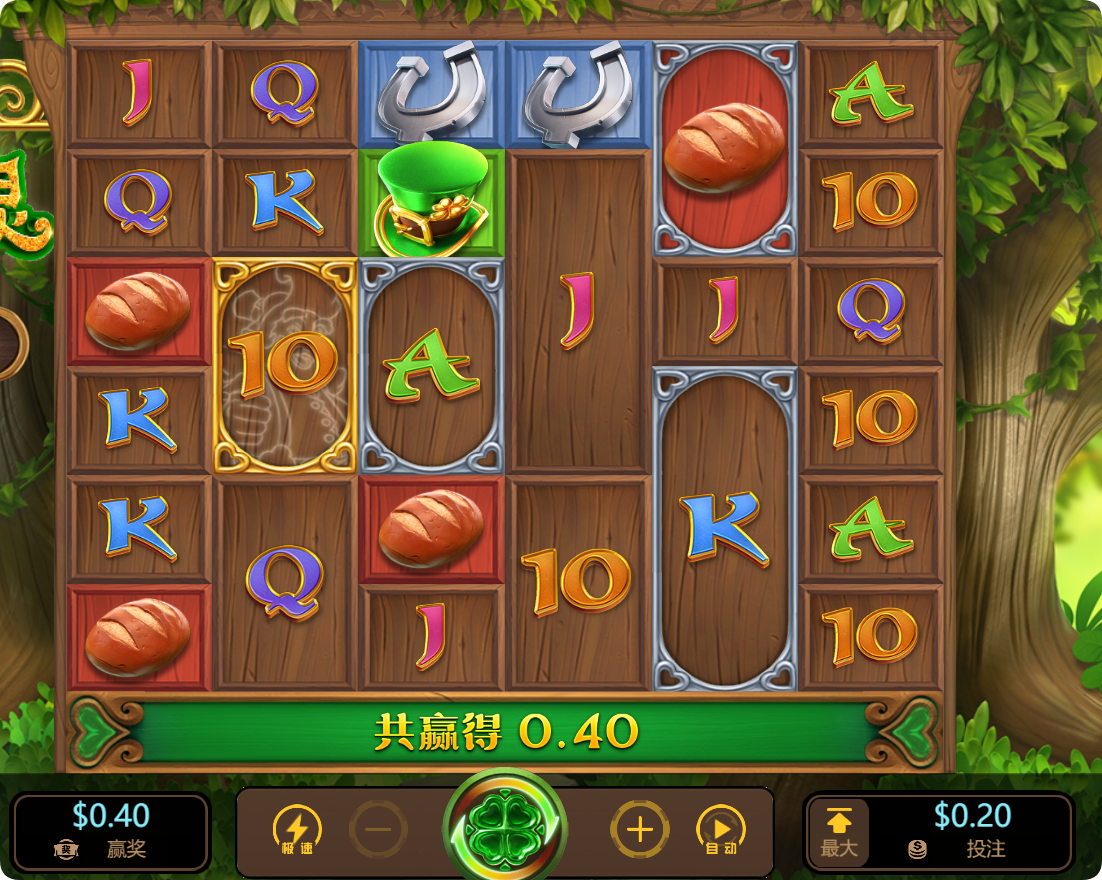The width and height of the screenshot is (1102, 880).
Task: Start auto-spin with the play arrow button
Action: click(721, 831)
